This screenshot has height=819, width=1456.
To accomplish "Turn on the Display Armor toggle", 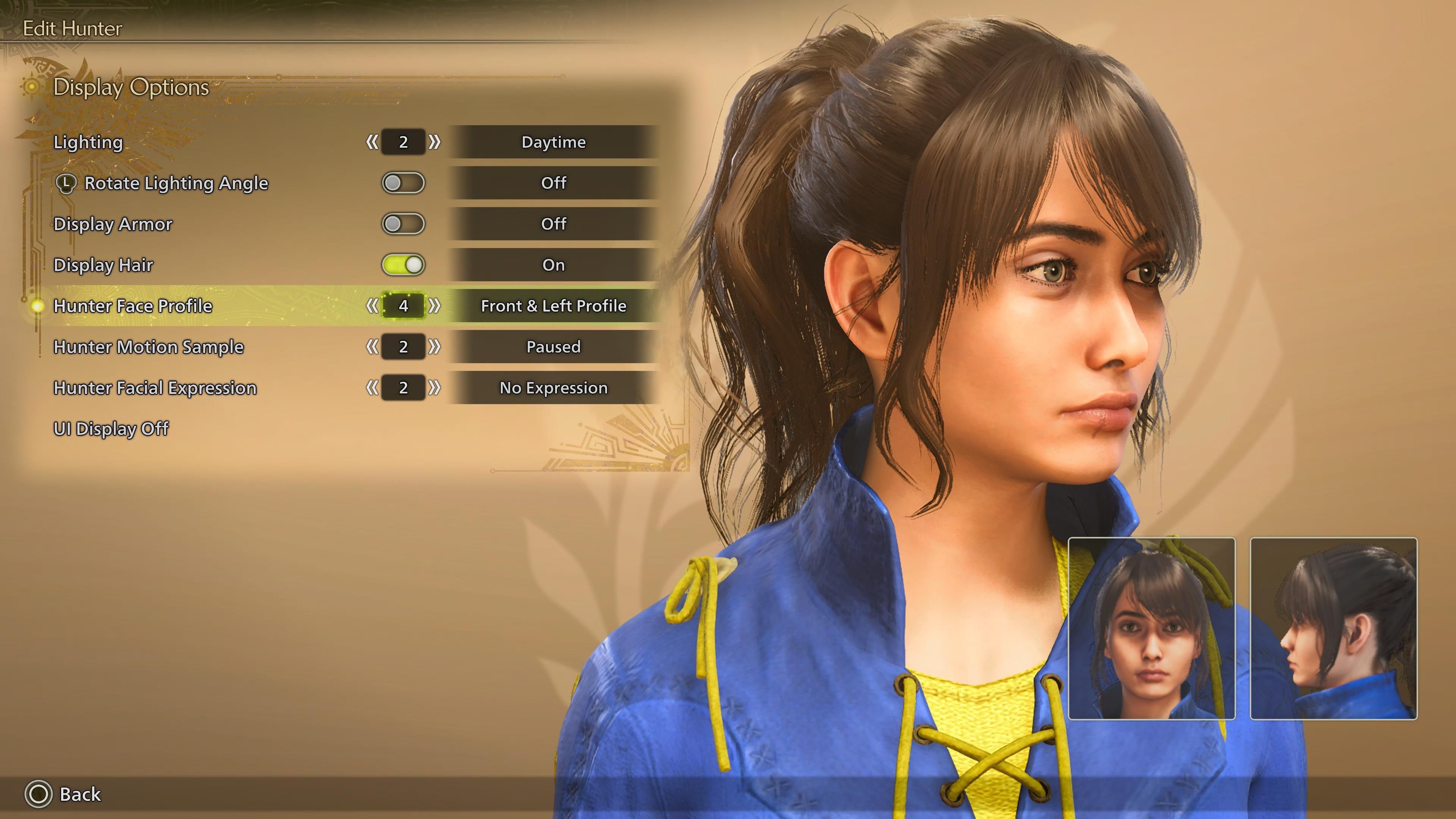I will tap(403, 224).
